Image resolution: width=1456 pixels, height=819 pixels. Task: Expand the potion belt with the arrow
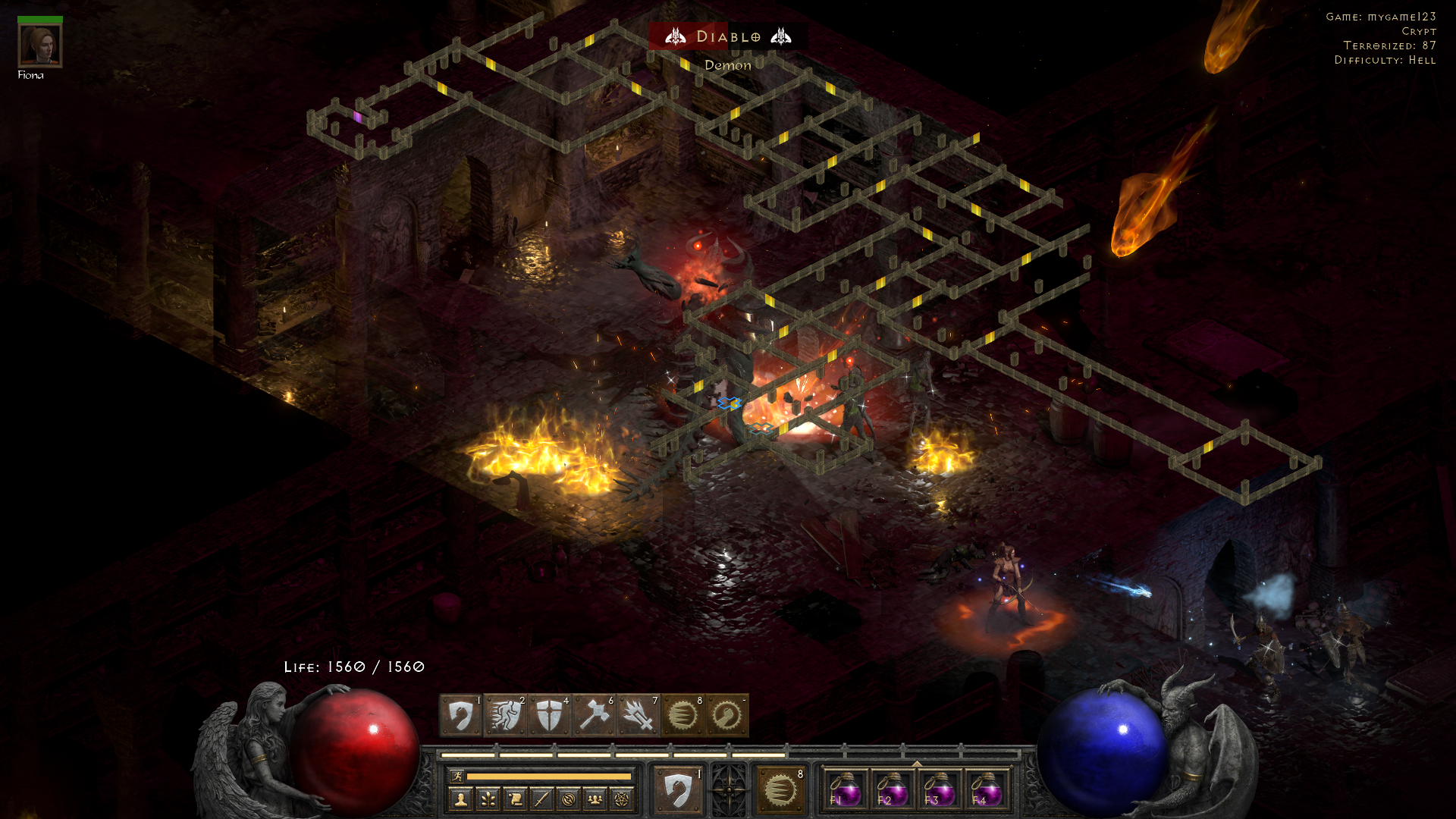pyautogui.click(x=917, y=764)
